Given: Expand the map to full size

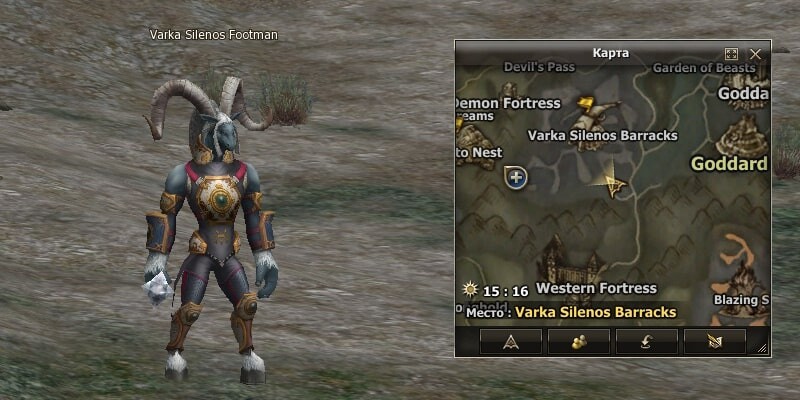Looking at the screenshot, I should (731, 53).
